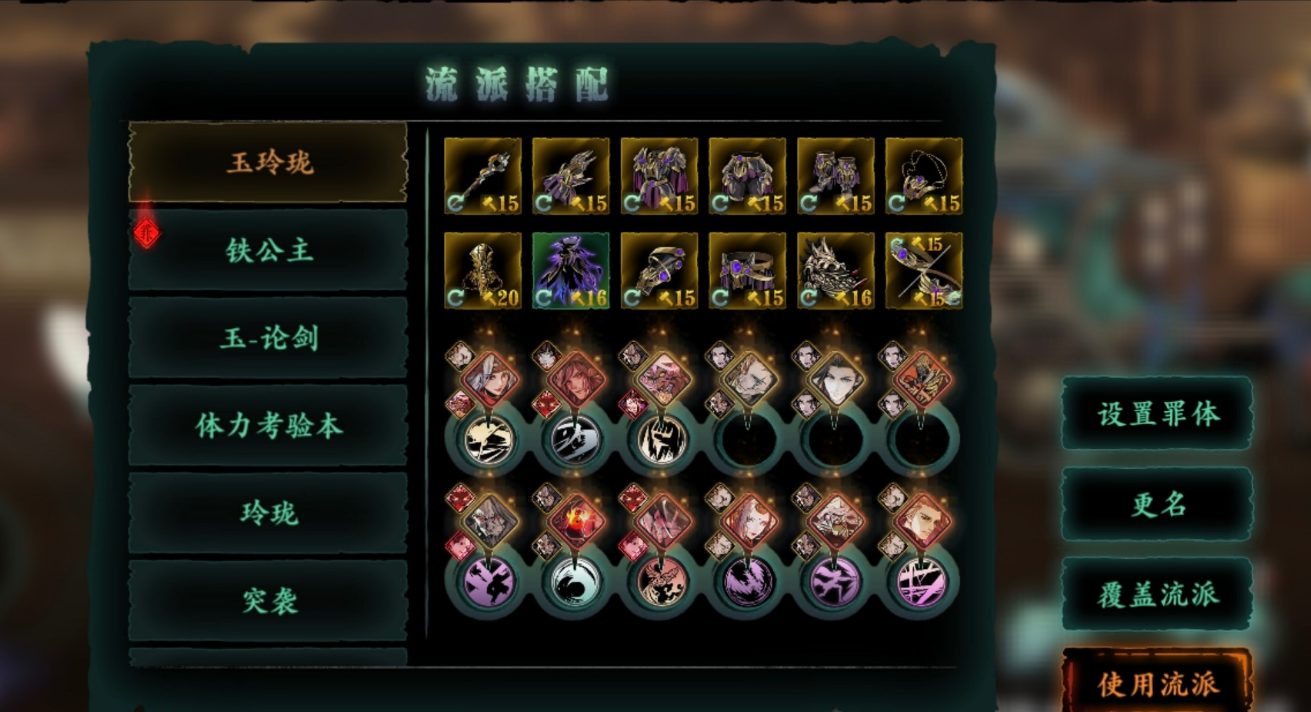Select the staff weapon equipment slot
Viewport: 1311px width, 712px height.
coord(482,176)
